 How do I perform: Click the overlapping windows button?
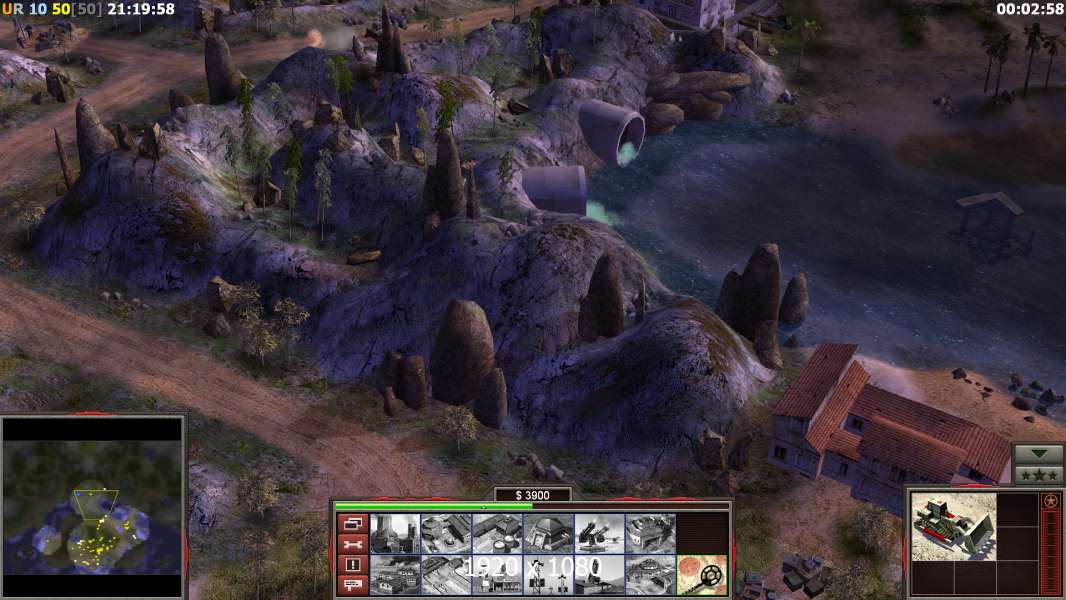(352, 523)
